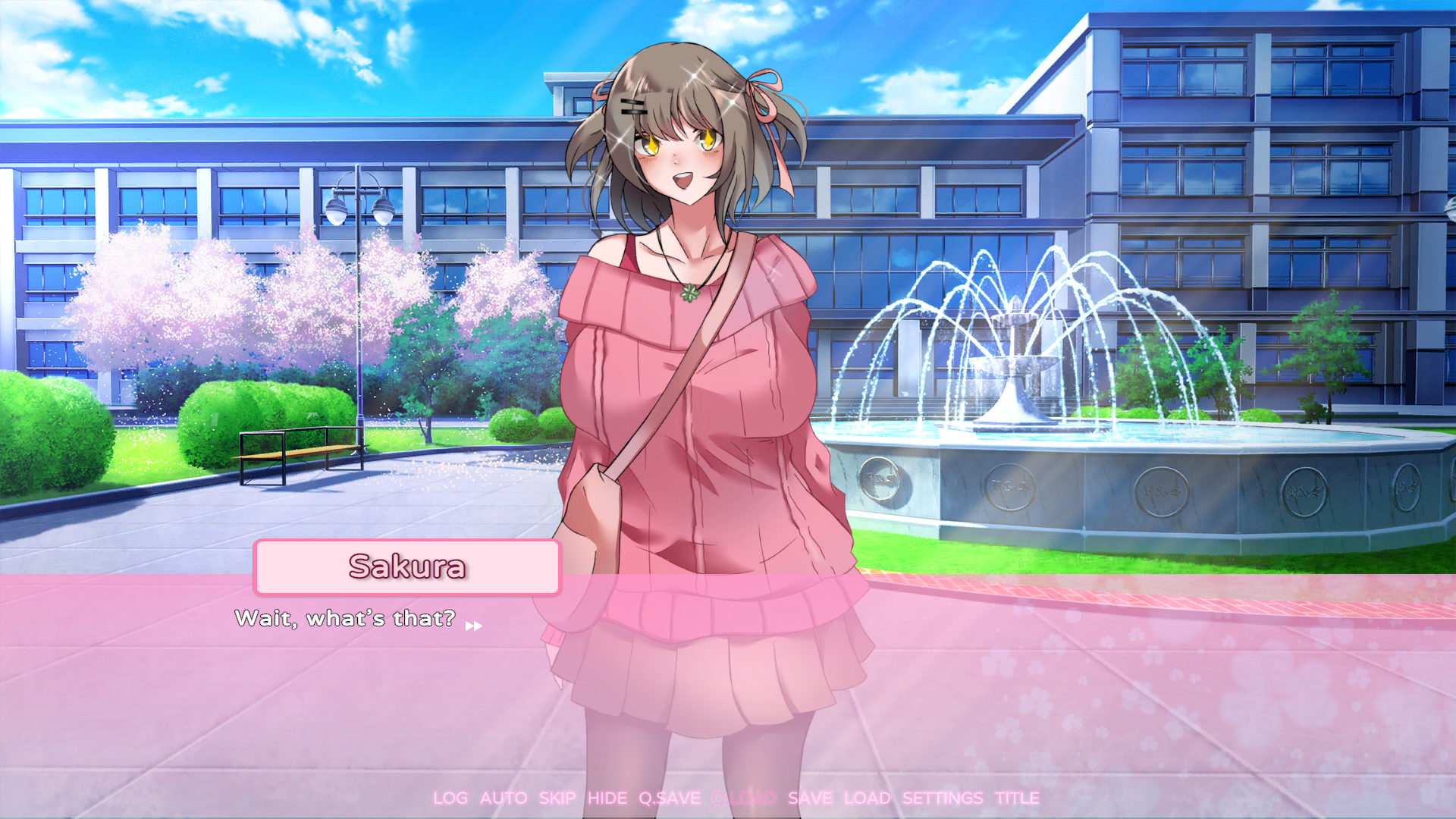Click the quick menu bar at the bottom
This screenshot has height=819, width=1456.
736,798
